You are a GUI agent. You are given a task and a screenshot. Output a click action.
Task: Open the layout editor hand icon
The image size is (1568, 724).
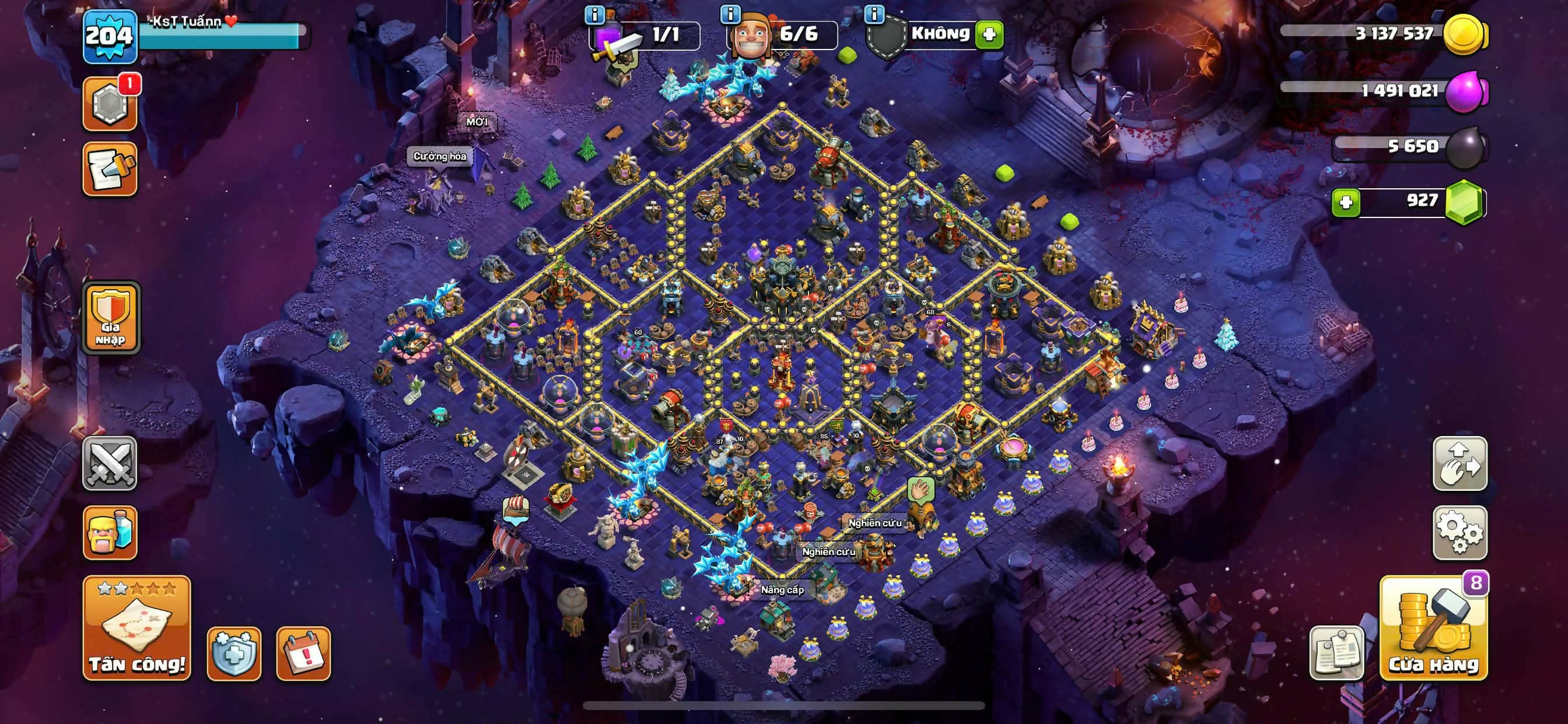[1459, 463]
